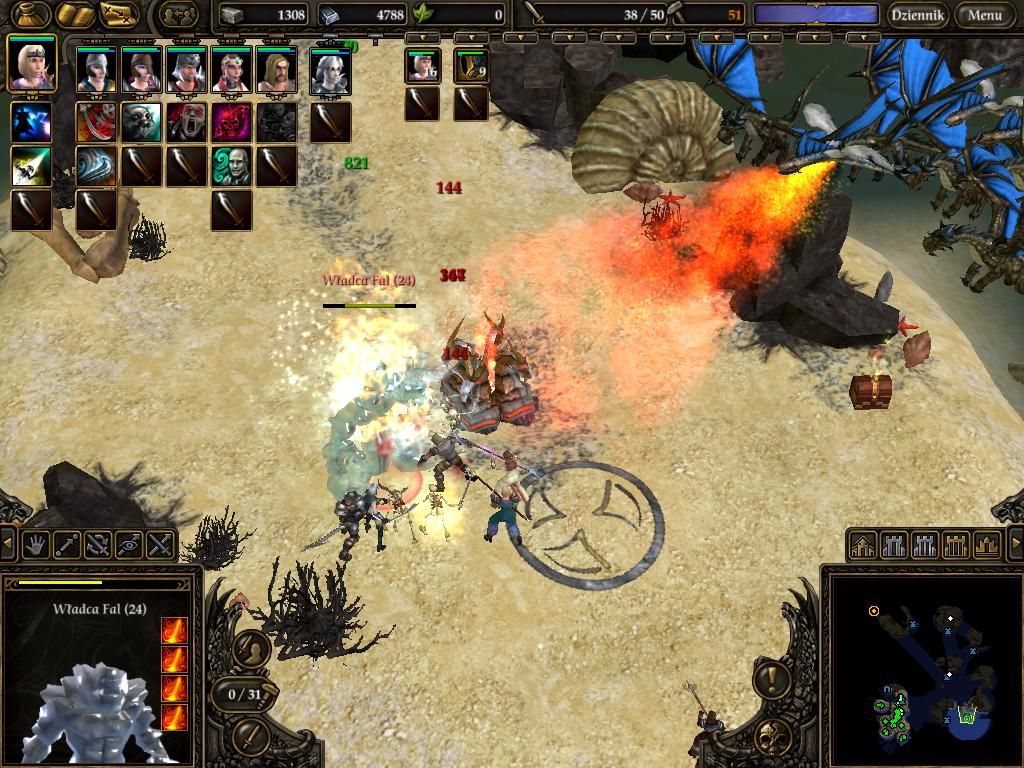Open the Dziennik journal
The width and height of the screenshot is (1024, 768).
tap(917, 15)
